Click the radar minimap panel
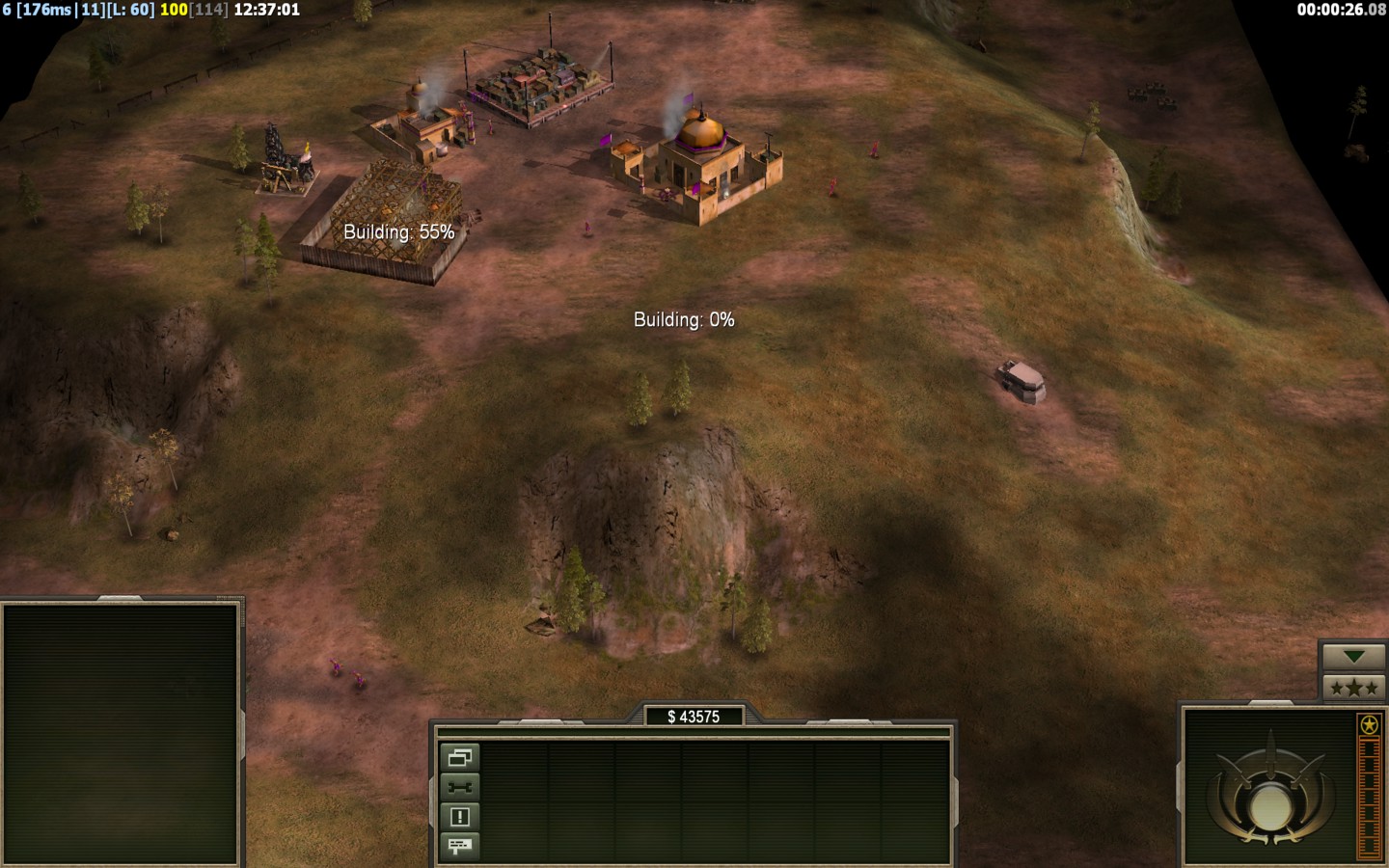This screenshot has width=1389, height=868. click(x=121, y=733)
